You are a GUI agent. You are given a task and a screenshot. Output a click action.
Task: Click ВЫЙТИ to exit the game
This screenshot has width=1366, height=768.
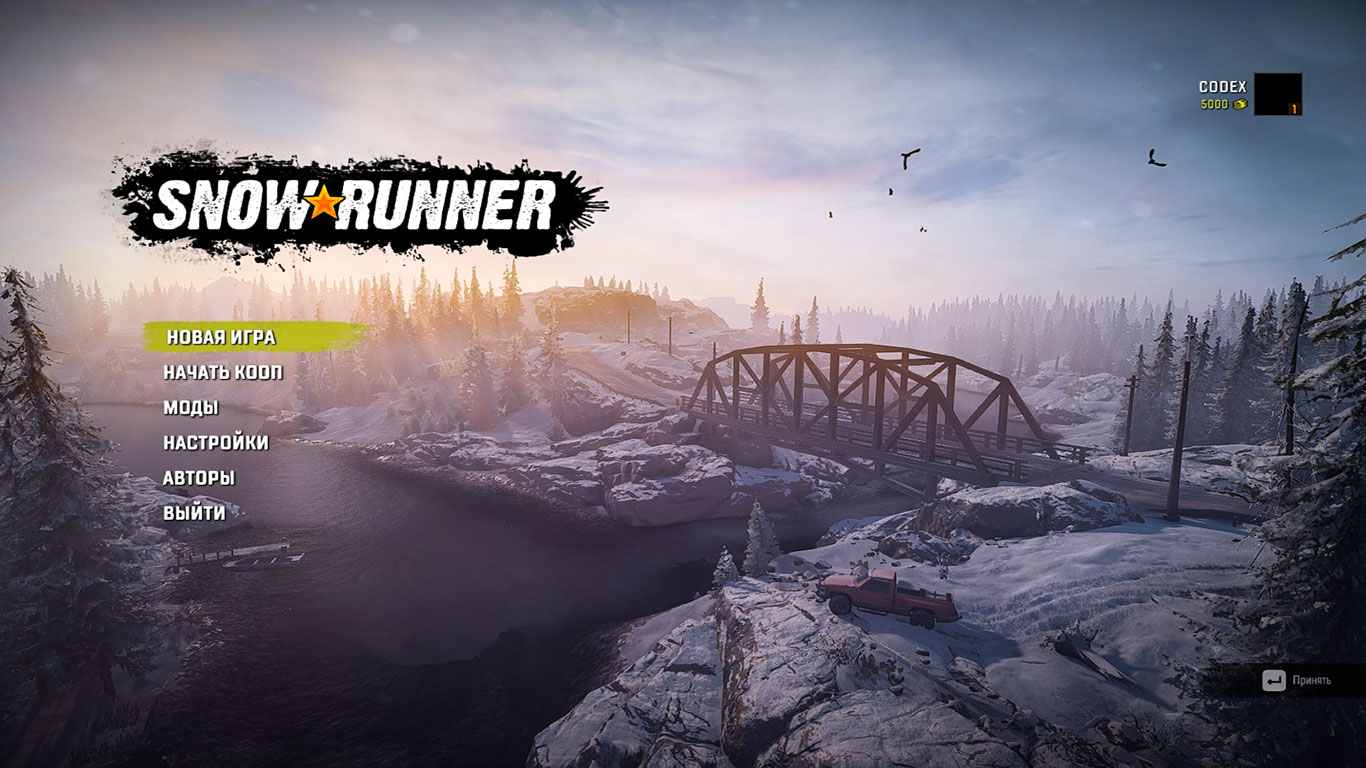tap(194, 513)
